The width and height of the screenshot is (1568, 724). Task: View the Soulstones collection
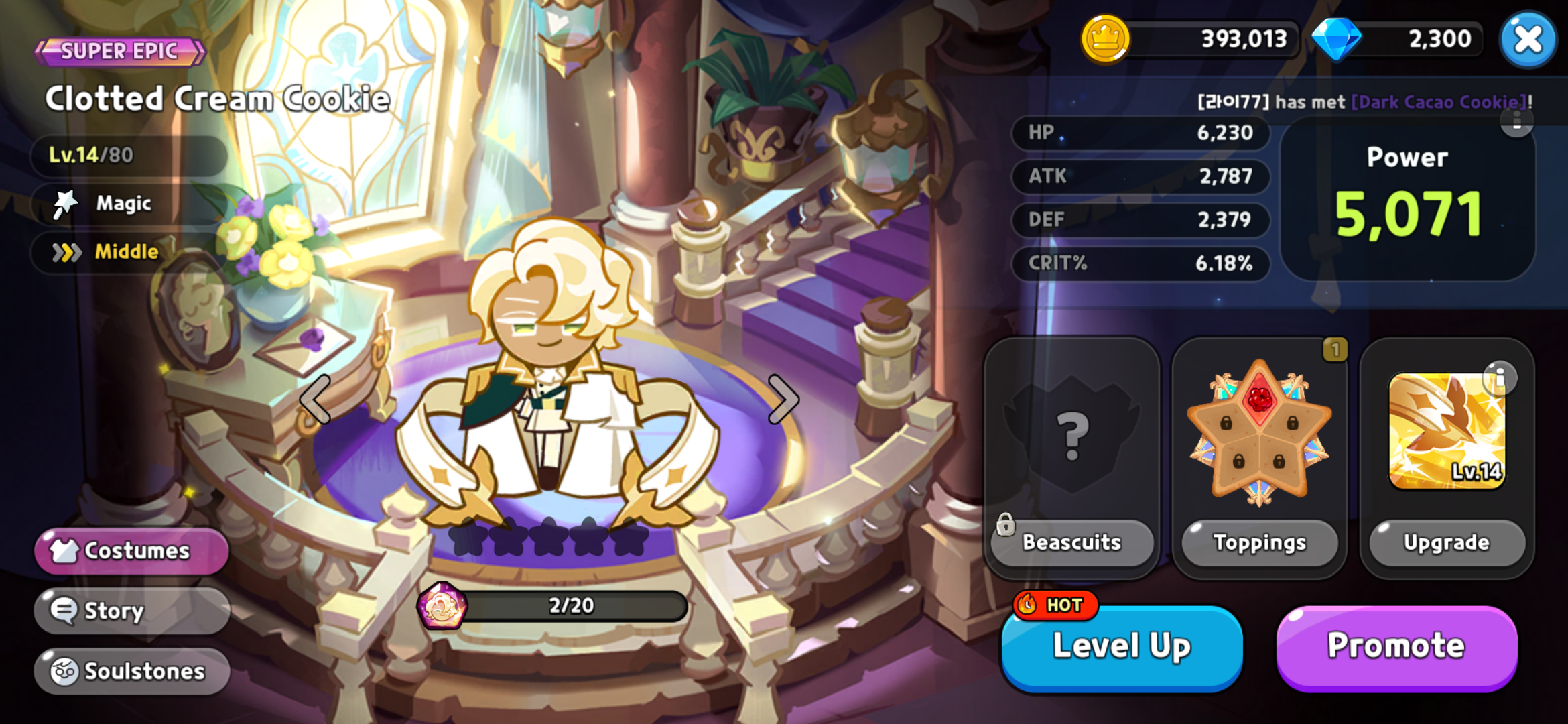click(x=131, y=670)
